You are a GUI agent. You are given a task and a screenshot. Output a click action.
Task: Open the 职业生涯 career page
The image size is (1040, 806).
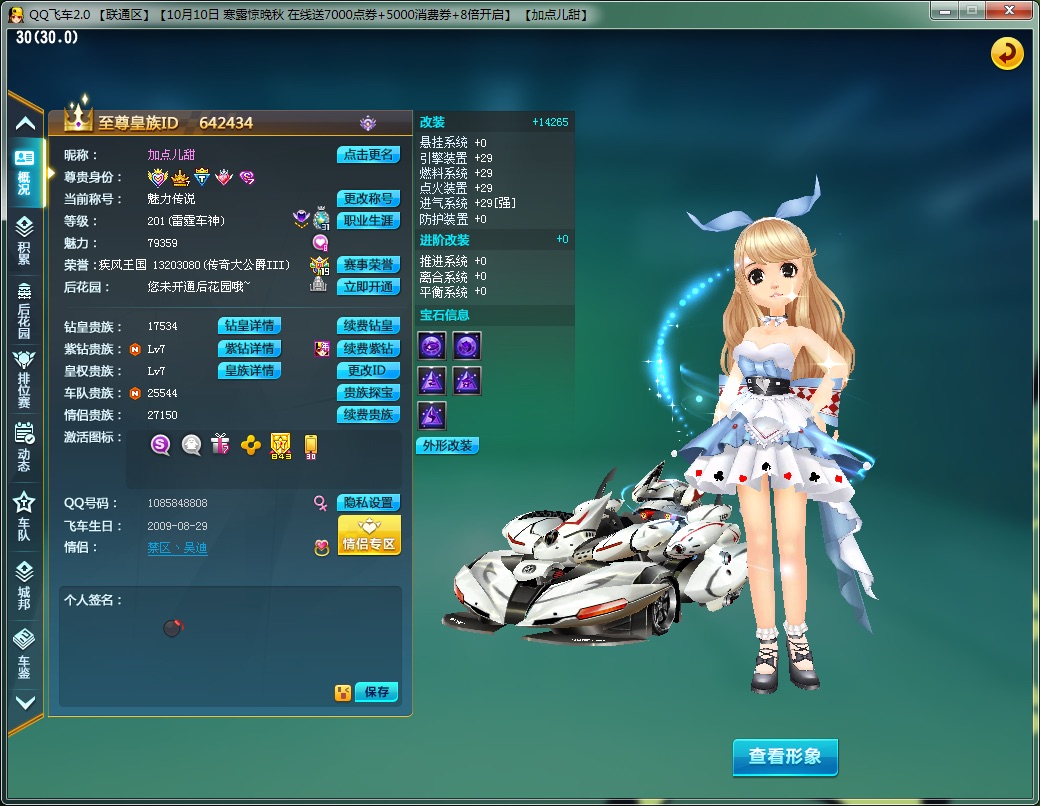[368, 221]
